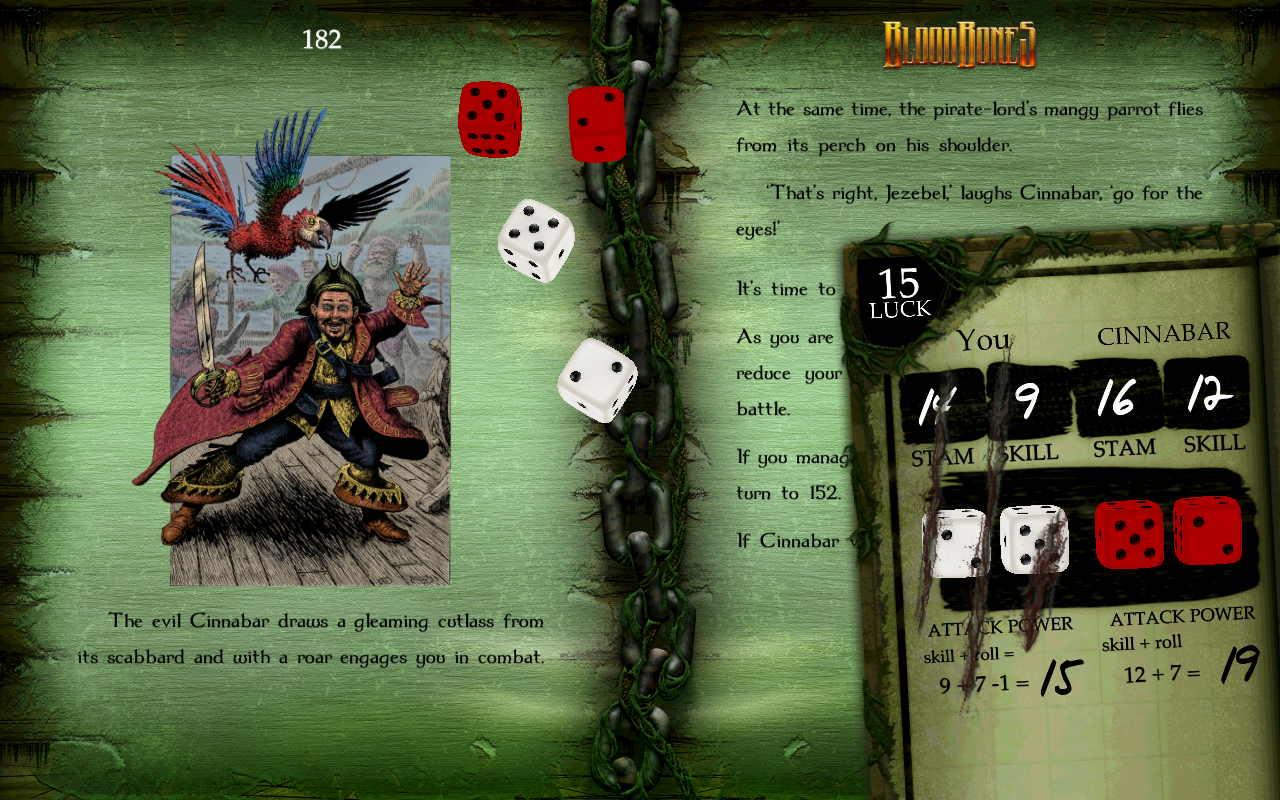Image resolution: width=1280 pixels, height=800 pixels.
Task: Select the white die showing five
Action: (x=536, y=240)
